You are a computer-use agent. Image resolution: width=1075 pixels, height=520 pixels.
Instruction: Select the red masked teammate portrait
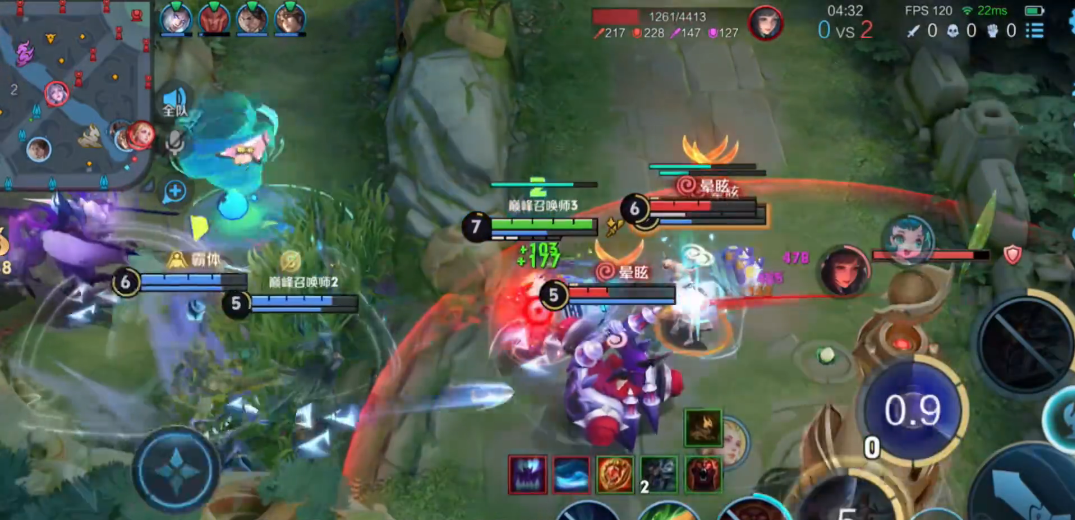214,18
